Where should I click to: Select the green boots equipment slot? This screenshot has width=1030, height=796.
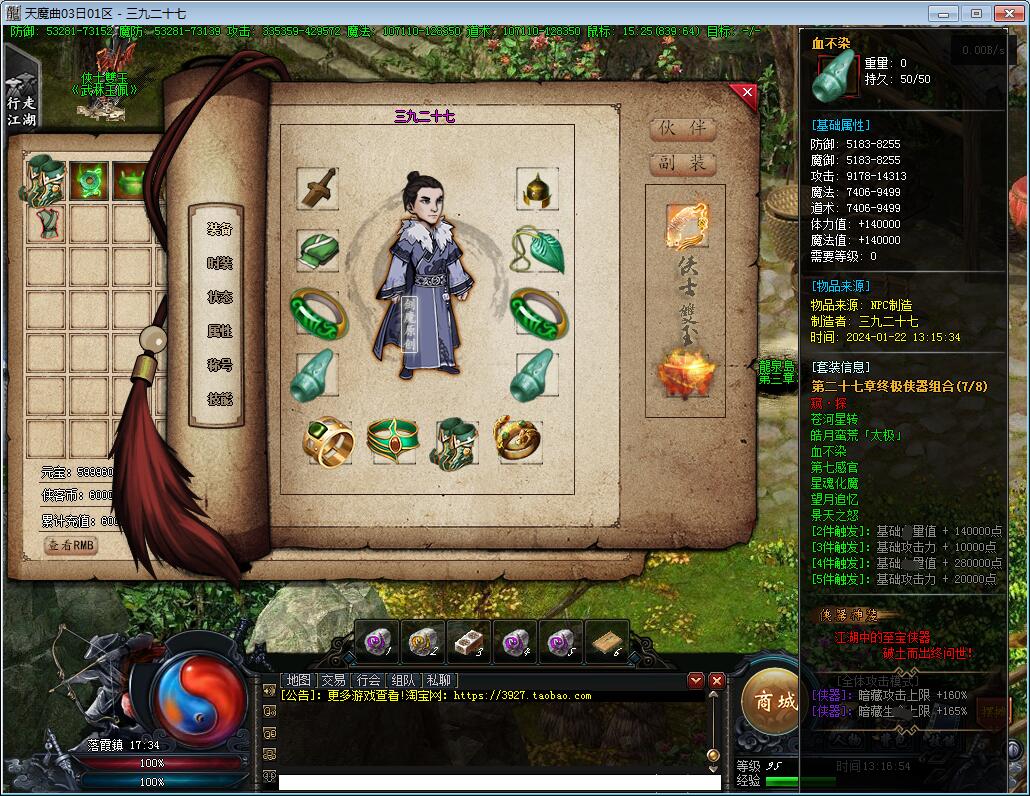(456, 440)
